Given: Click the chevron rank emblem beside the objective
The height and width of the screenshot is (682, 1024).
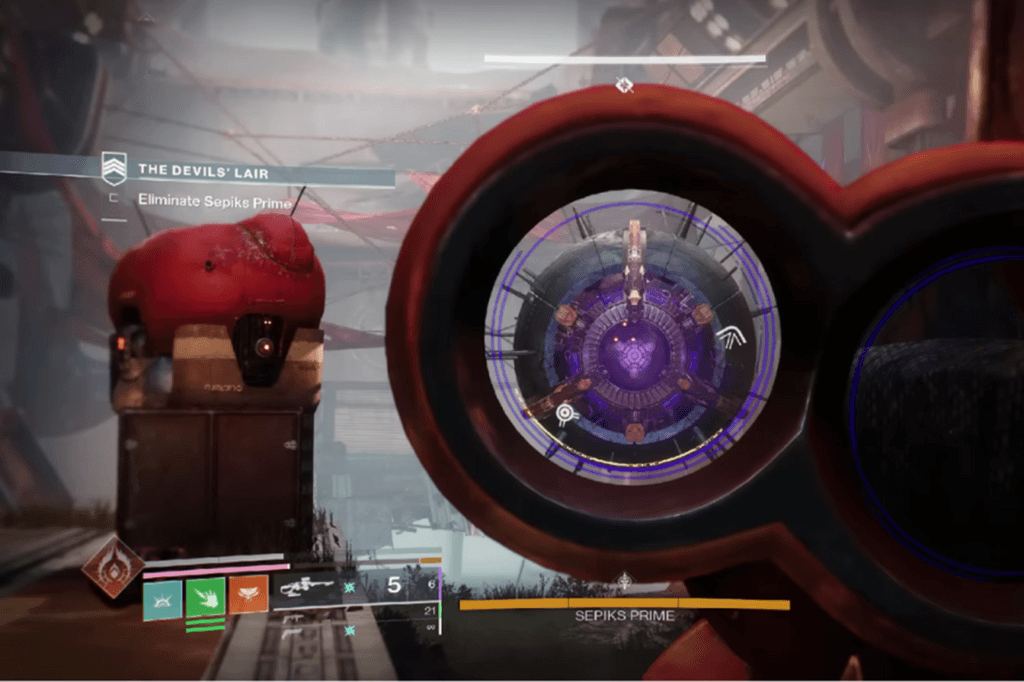Looking at the screenshot, I should tap(115, 168).
